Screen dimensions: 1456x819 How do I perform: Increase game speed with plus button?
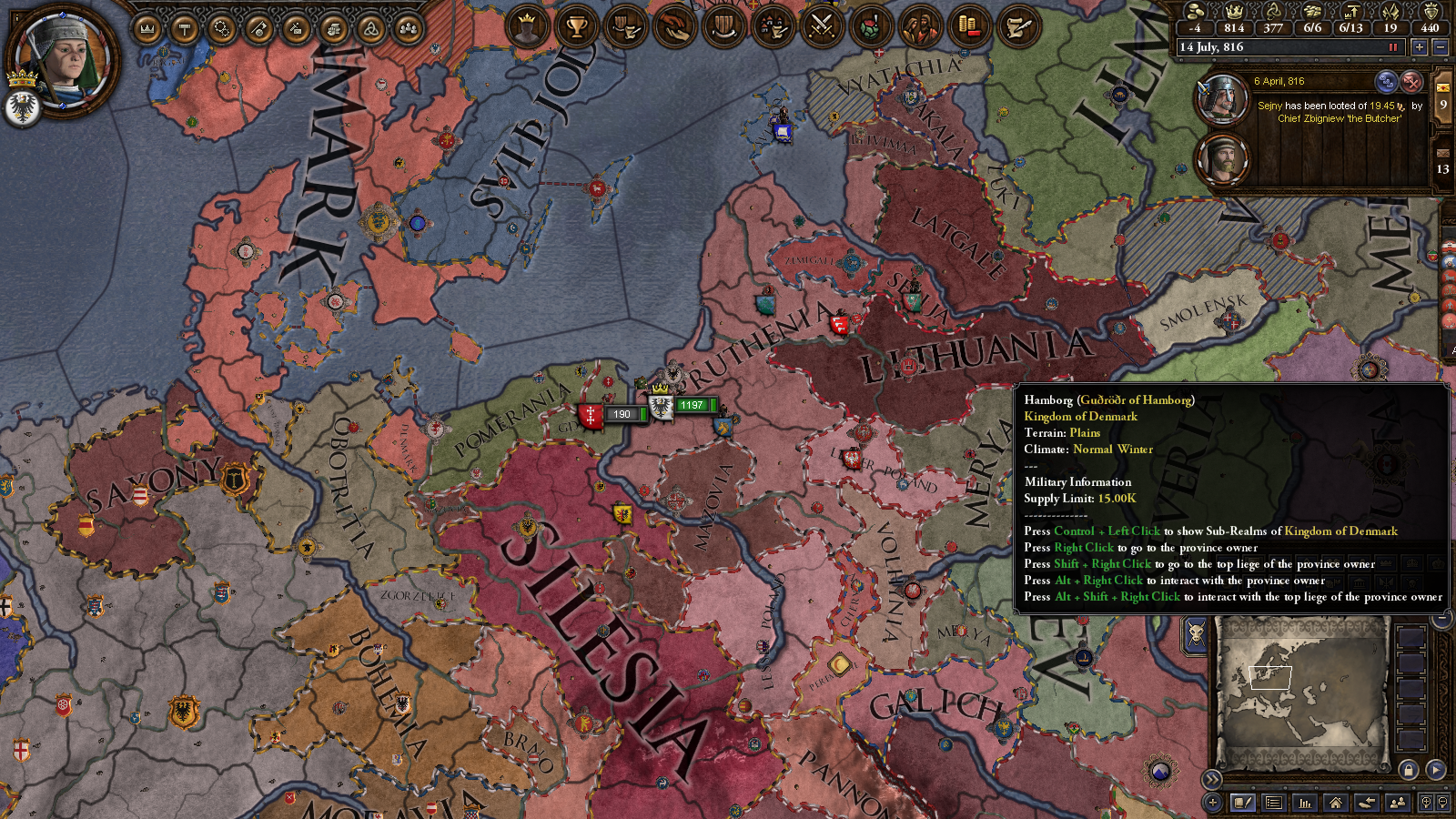[1419, 47]
